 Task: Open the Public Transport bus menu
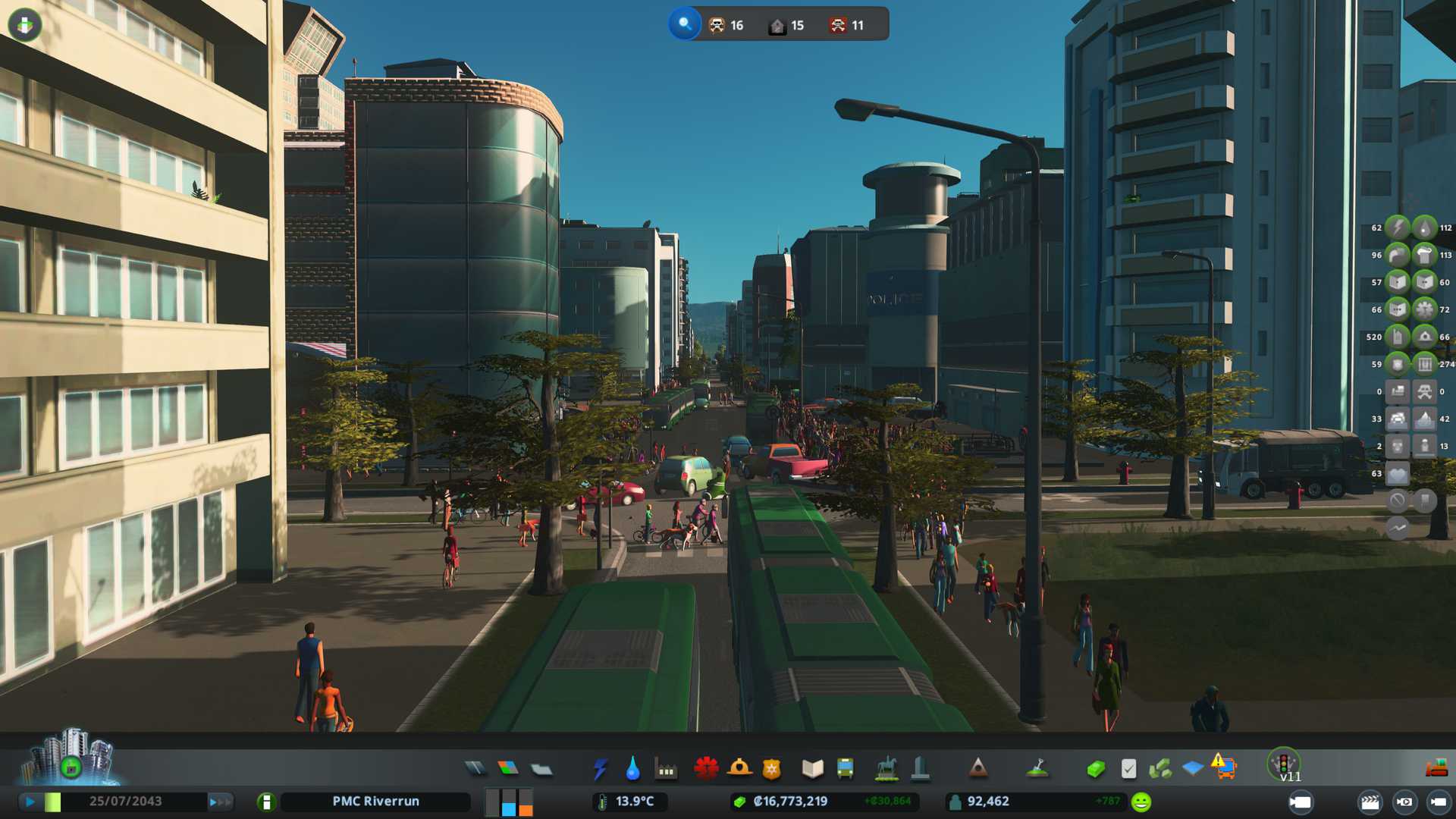coord(845,769)
